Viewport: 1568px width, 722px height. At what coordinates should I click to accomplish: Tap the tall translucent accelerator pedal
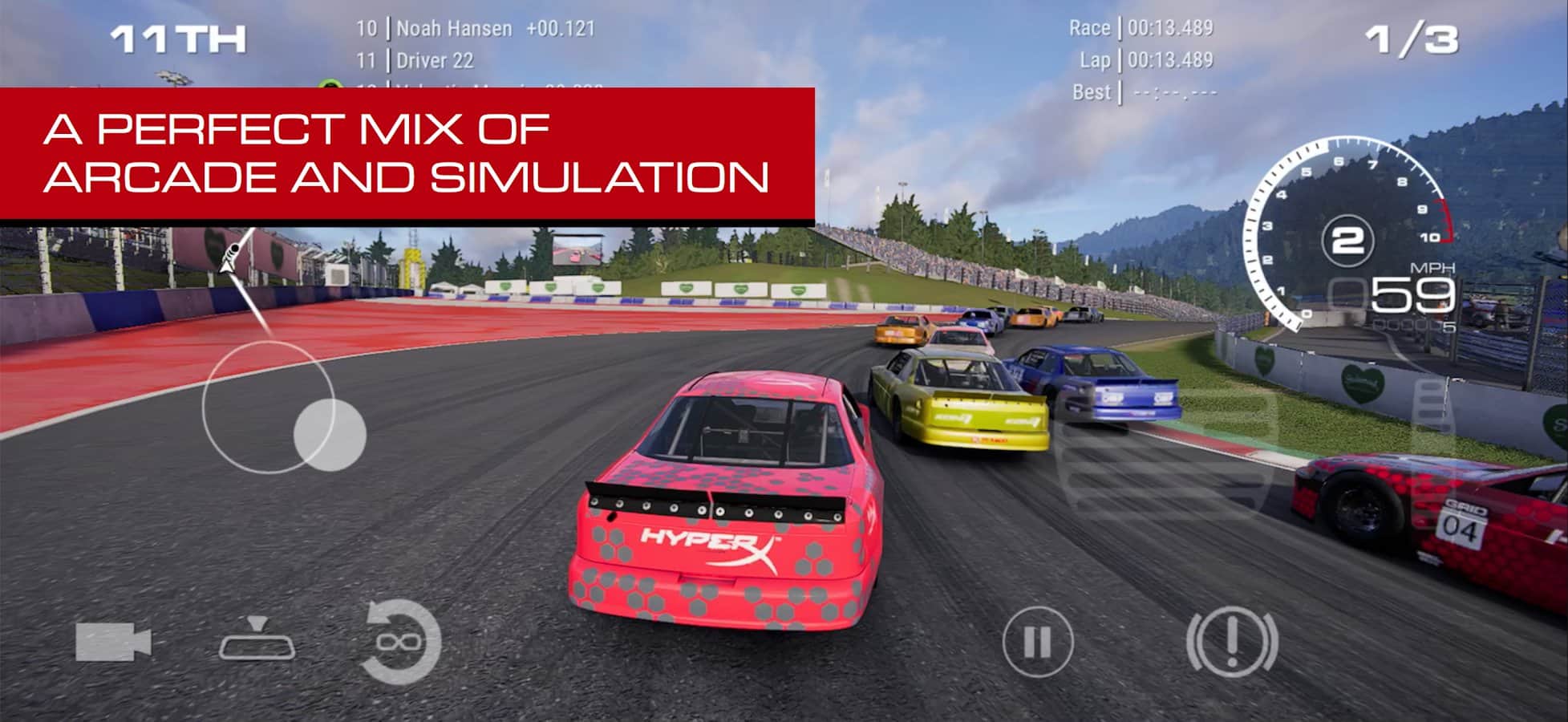(x=1432, y=425)
